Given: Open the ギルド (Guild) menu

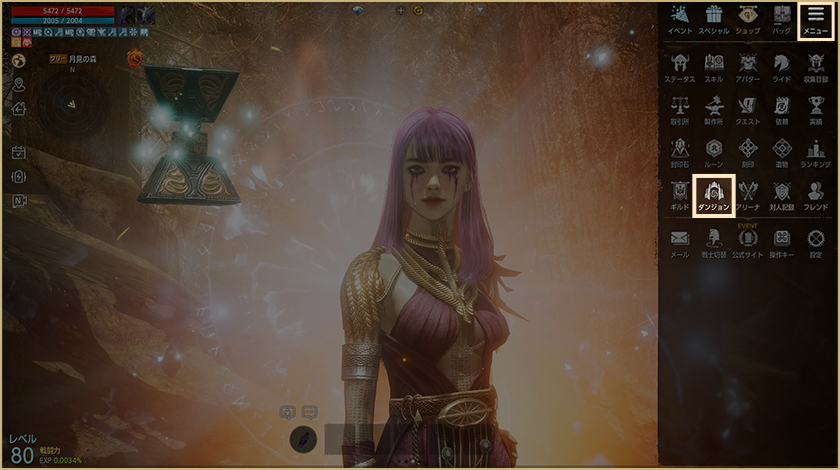Looking at the screenshot, I should point(680,194).
